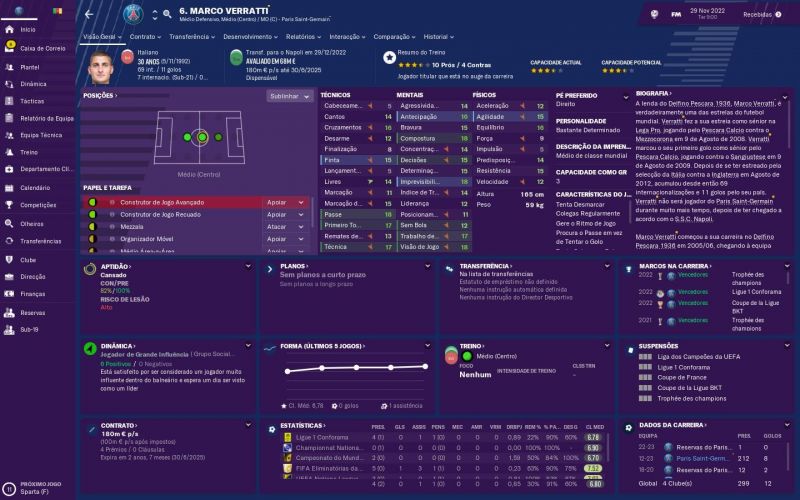Open the Calendário schedule

[x=35, y=188]
